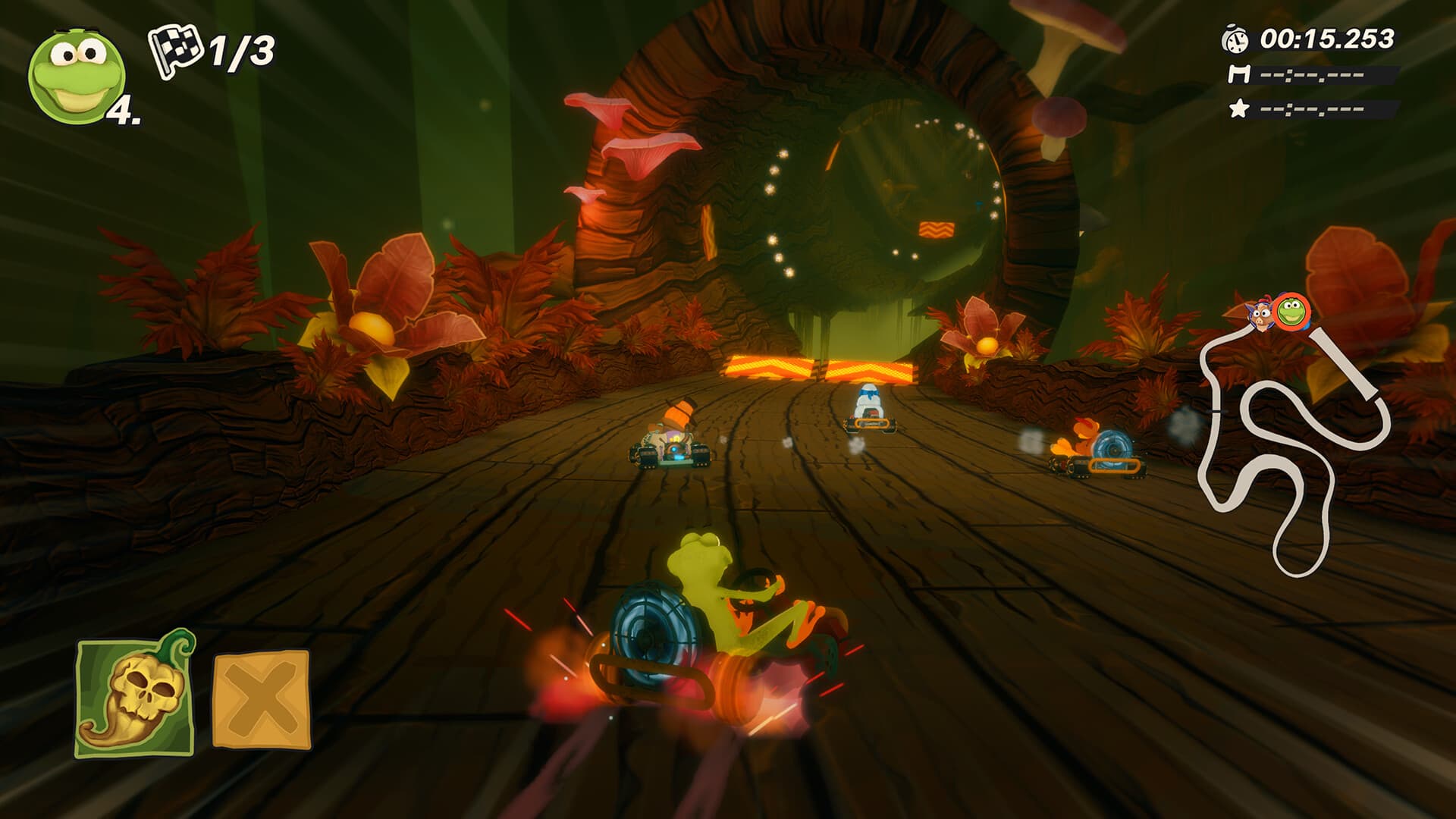This screenshot has height=819, width=1456.
Task: Click the frog marker on the minimap
Action: [x=1291, y=311]
